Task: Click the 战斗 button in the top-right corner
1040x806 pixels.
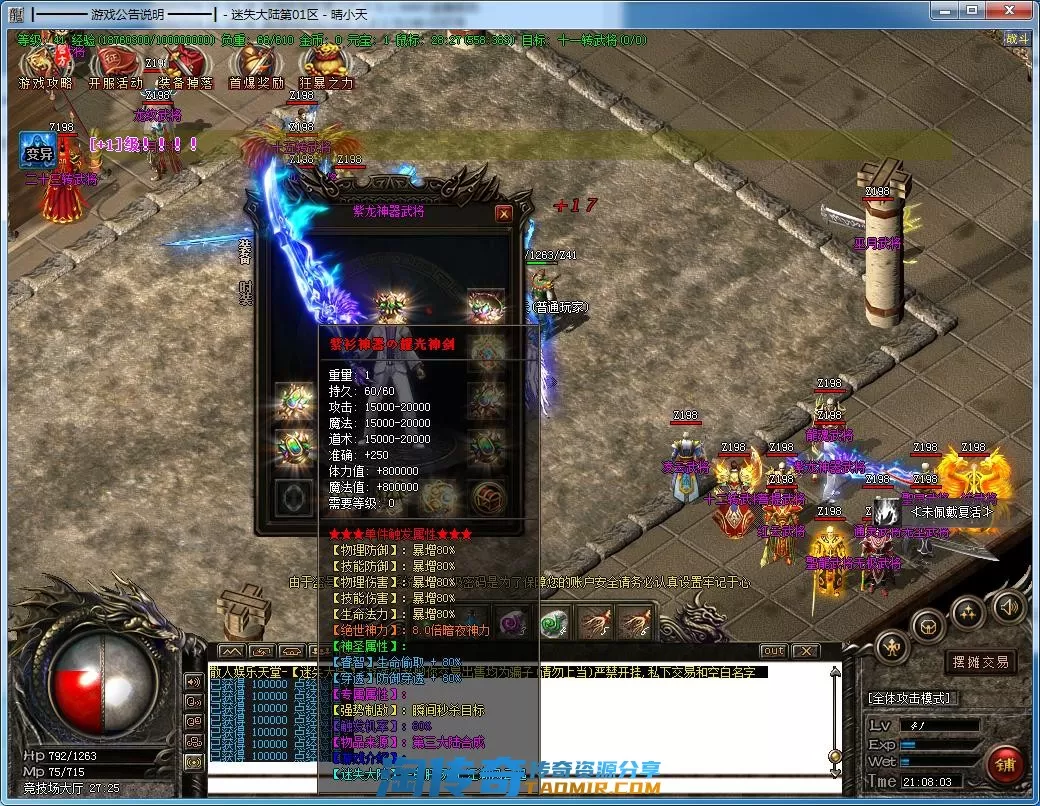Action: (1016, 39)
